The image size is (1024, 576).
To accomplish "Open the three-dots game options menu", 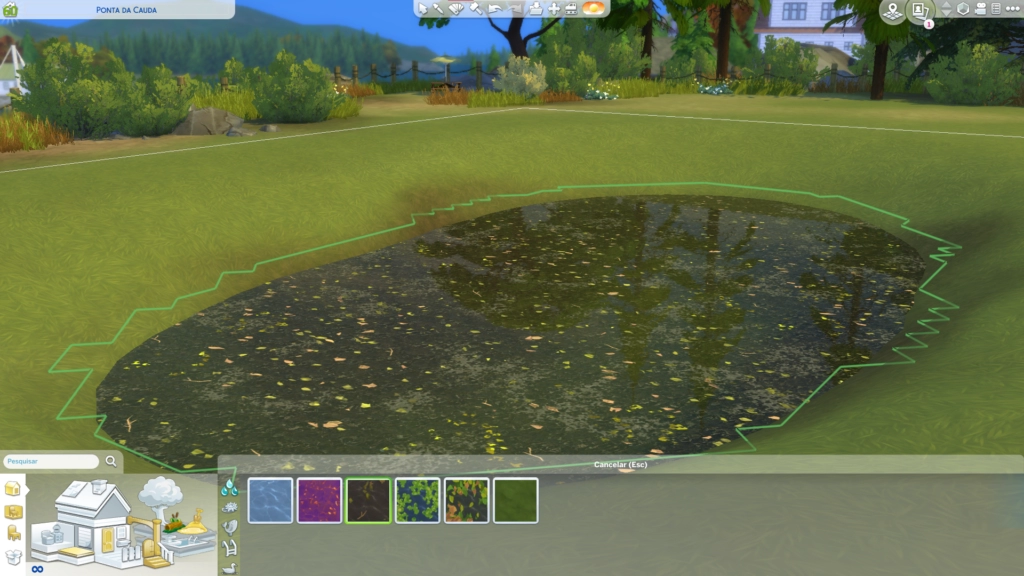I will 1012,9.
